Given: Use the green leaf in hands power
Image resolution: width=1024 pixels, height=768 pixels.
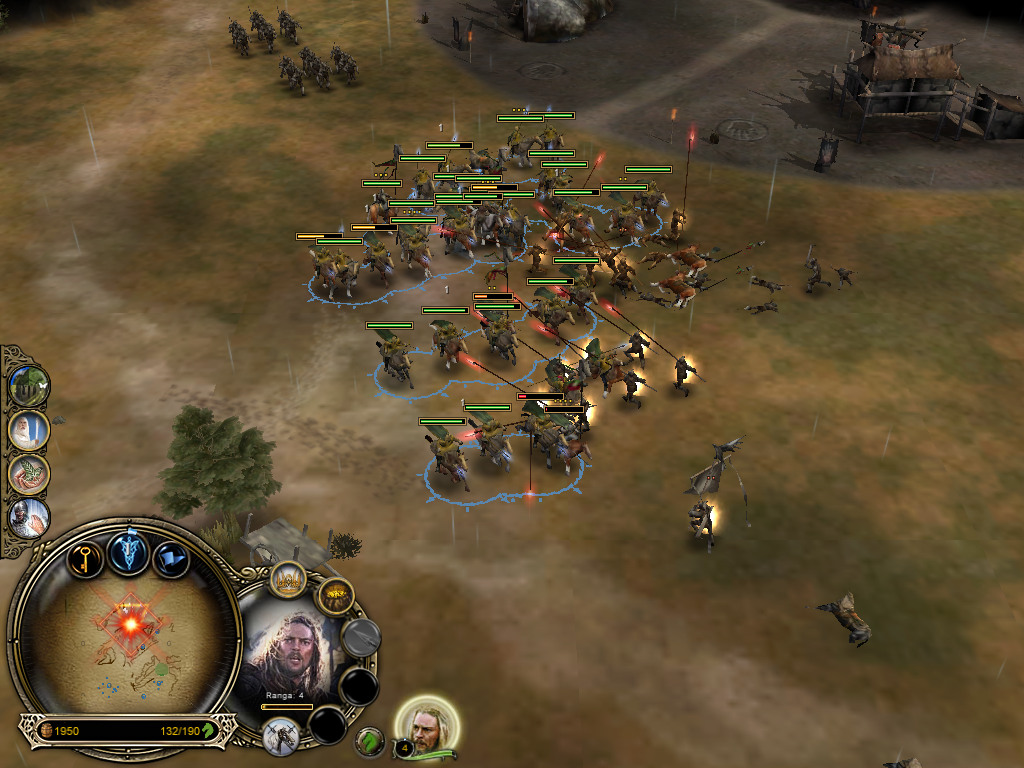Looking at the screenshot, I should [28, 473].
